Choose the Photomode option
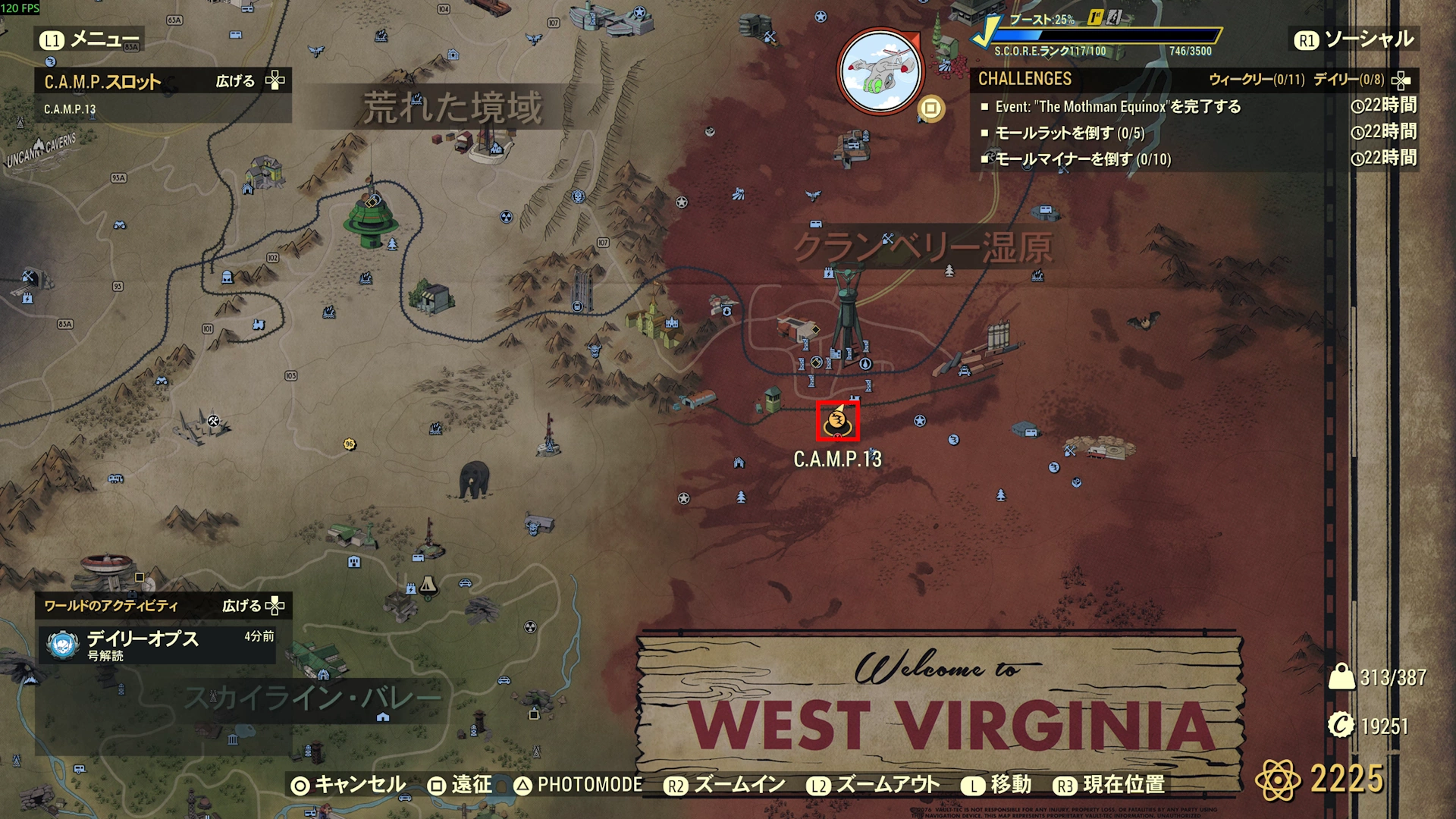The width and height of the screenshot is (1456, 819). [x=578, y=785]
